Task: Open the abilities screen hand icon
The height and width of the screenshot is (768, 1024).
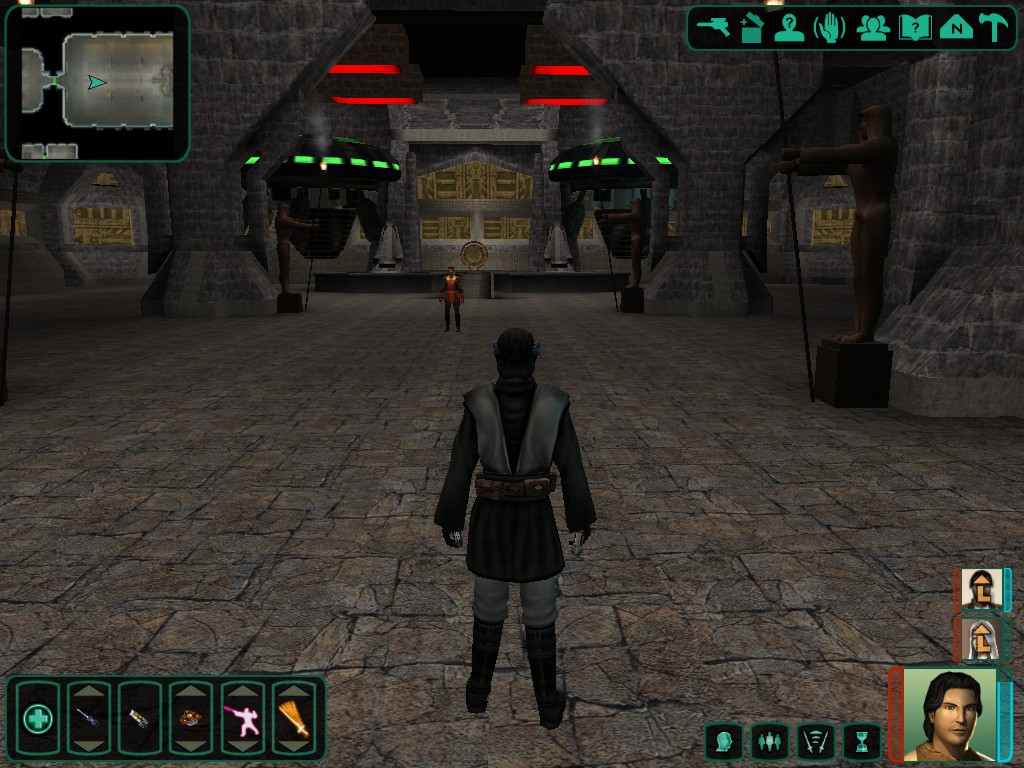Action: [x=830, y=28]
